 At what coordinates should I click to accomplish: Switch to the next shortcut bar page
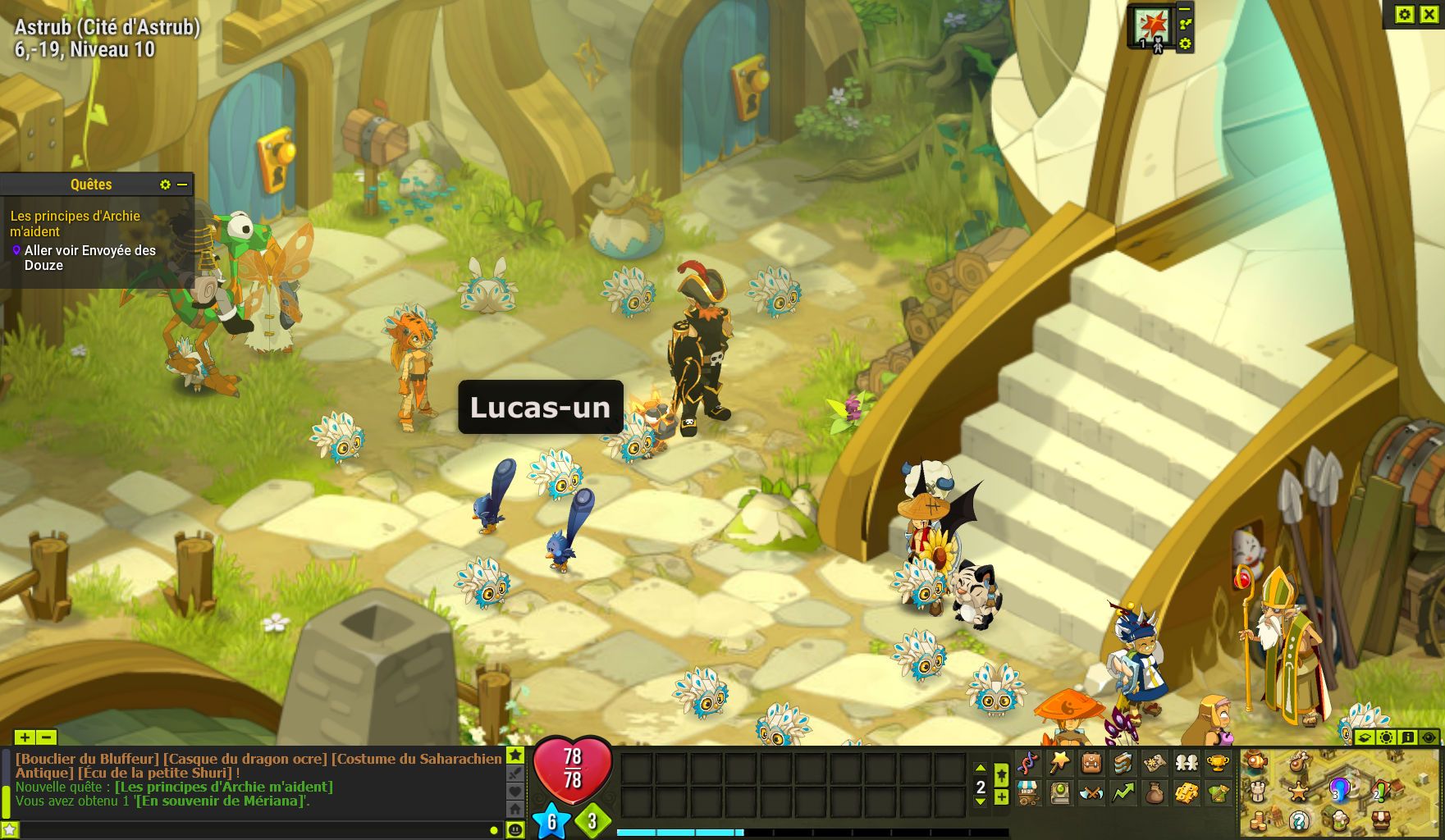coord(981,801)
